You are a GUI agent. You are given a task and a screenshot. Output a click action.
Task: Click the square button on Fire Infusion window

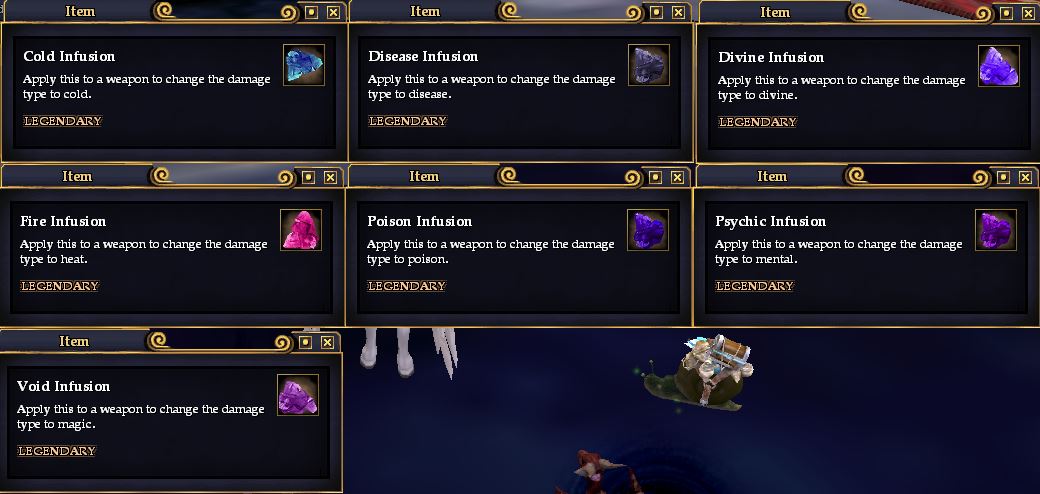pos(308,177)
